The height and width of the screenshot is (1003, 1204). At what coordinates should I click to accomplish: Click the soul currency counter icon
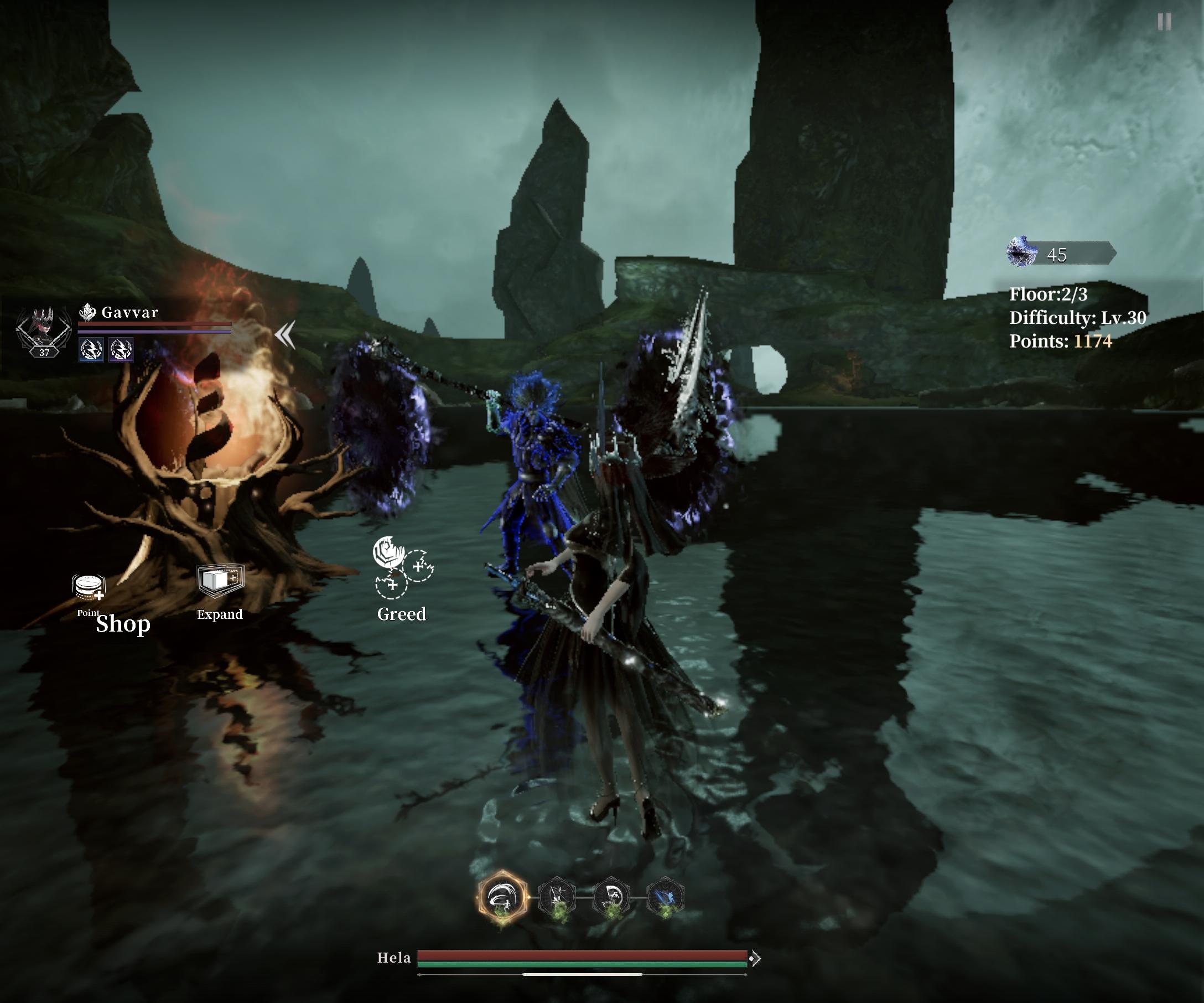pos(1023,252)
